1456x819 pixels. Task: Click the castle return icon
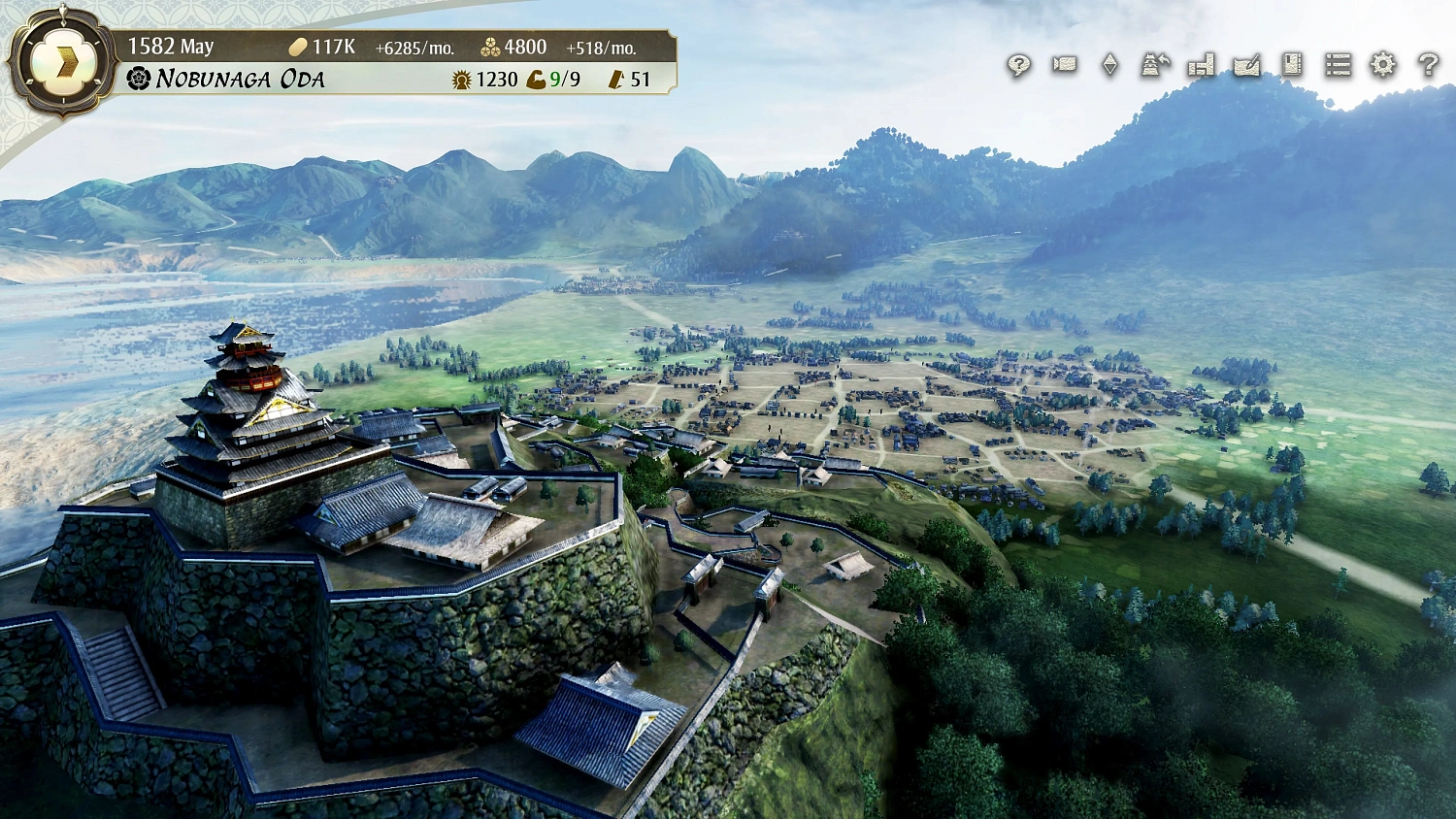(1154, 66)
